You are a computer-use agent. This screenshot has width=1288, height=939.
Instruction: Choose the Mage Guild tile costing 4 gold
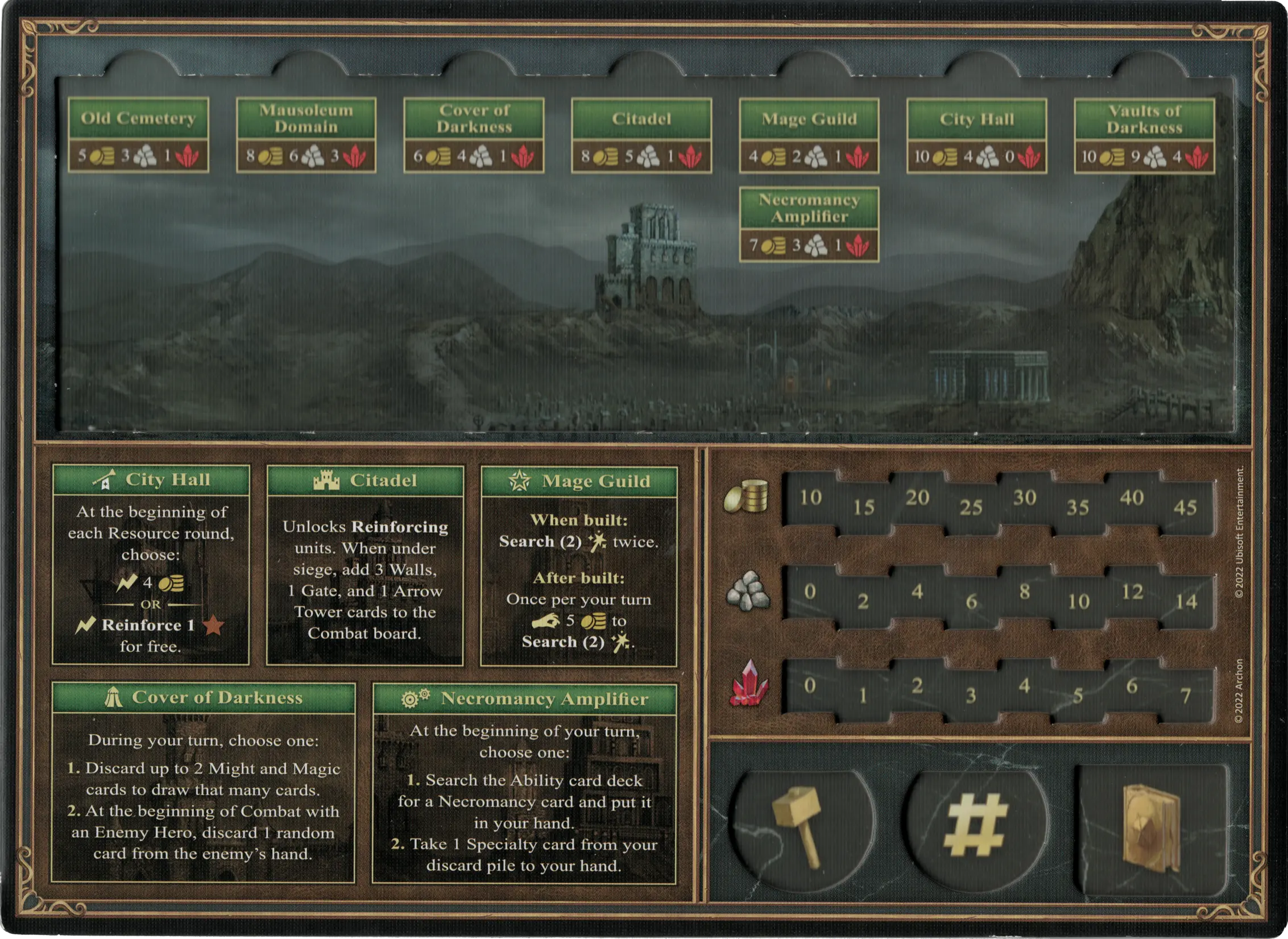click(x=809, y=135)
